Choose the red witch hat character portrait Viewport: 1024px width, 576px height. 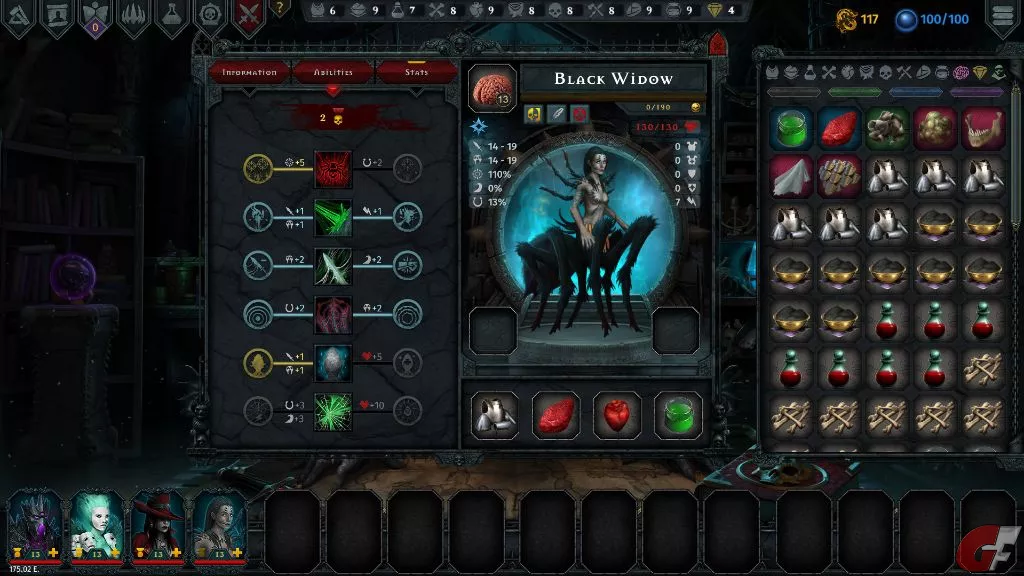[x=158, y=522]
